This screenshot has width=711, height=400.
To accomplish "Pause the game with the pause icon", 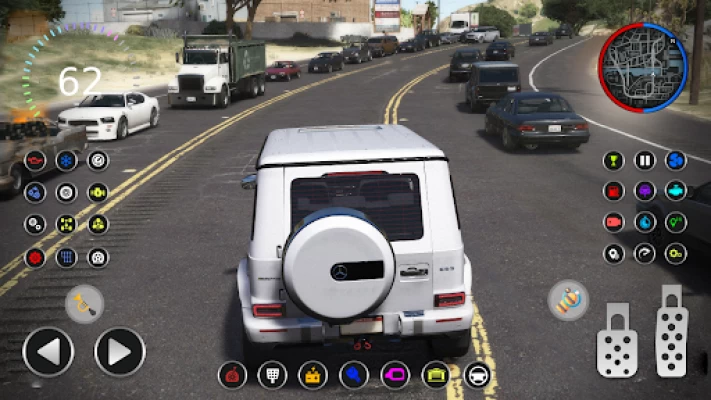I will (645, 160).
